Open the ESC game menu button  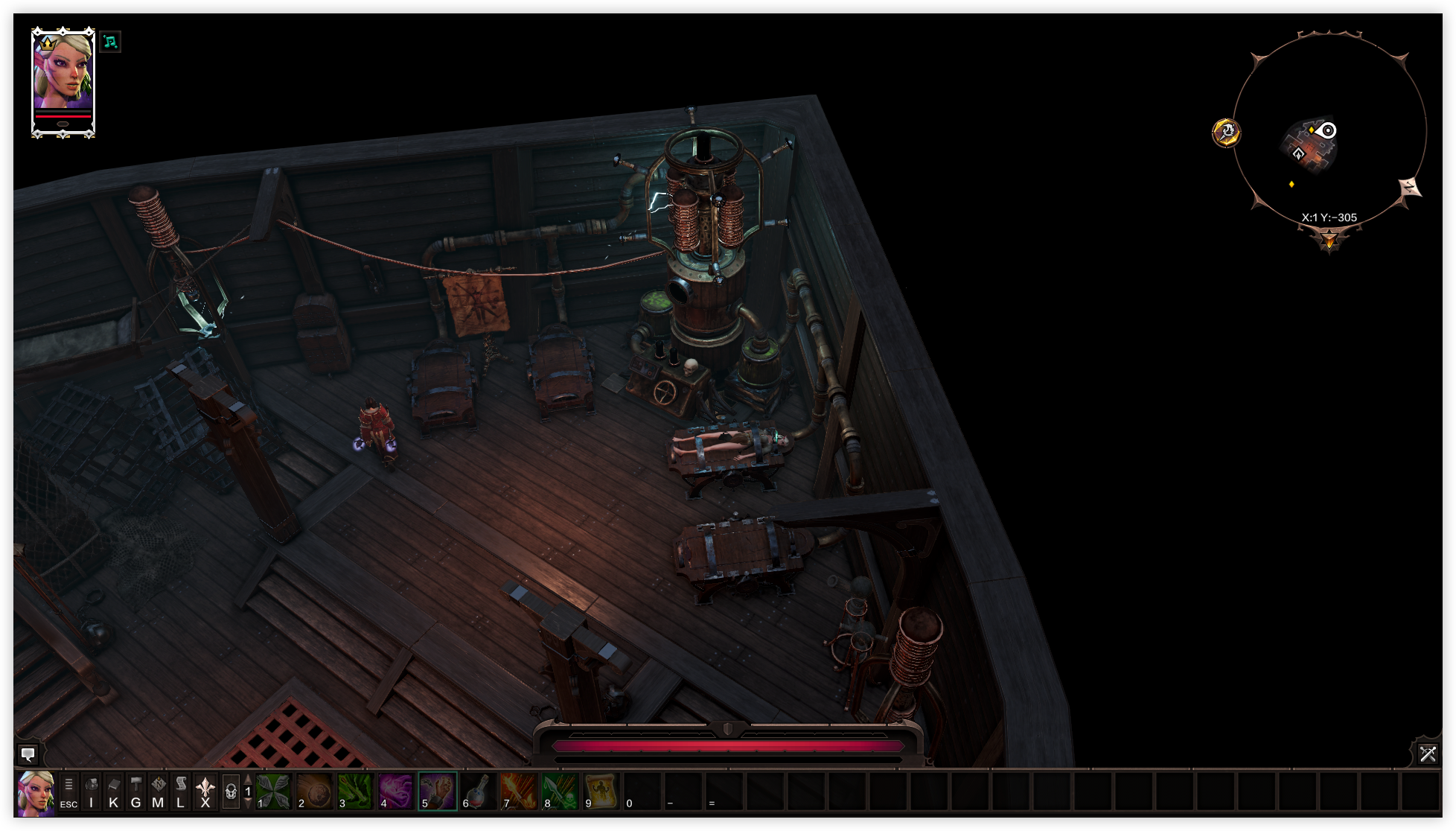(x=68, y=792)
